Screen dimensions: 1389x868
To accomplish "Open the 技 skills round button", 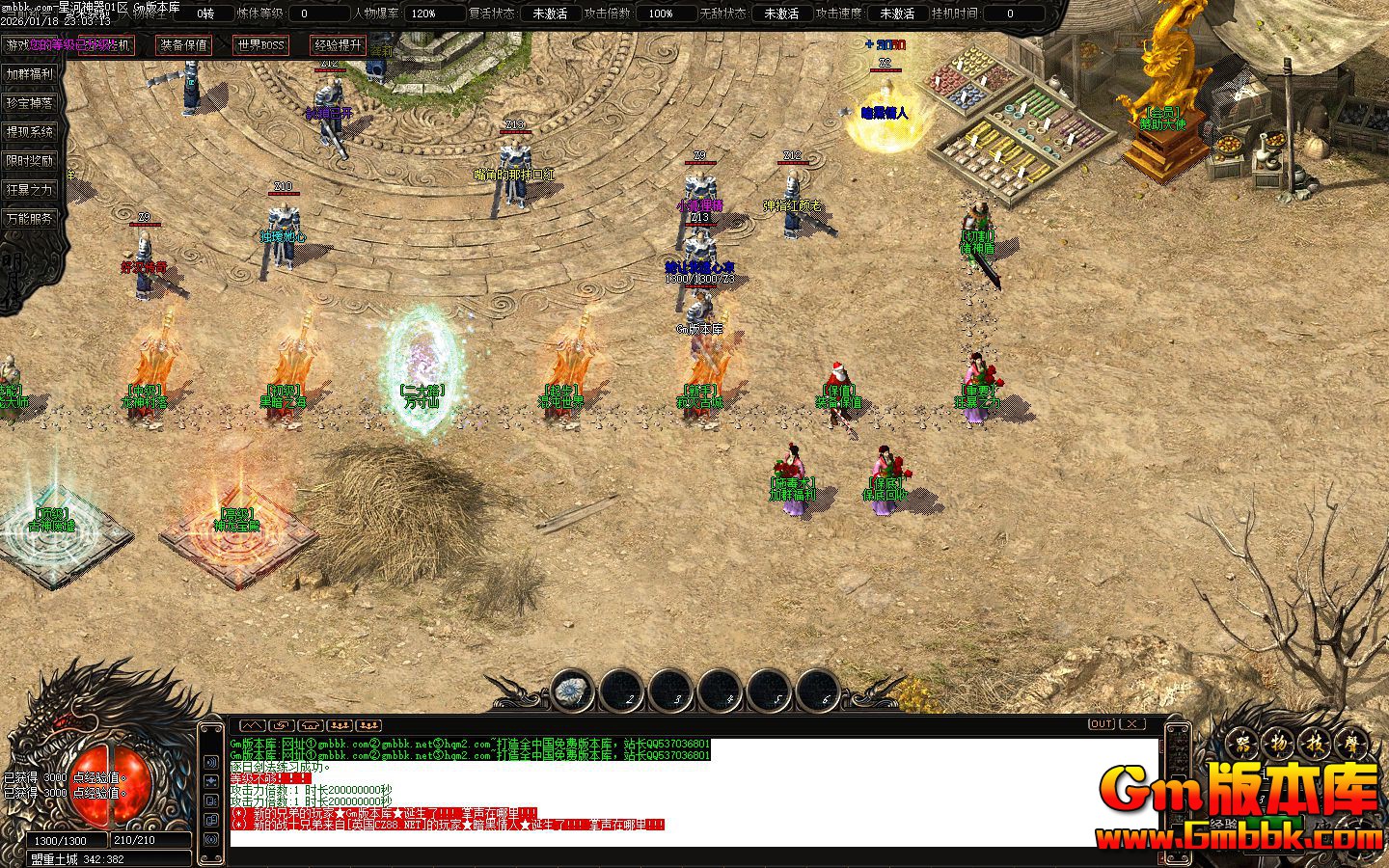I will pos(1314,744).
